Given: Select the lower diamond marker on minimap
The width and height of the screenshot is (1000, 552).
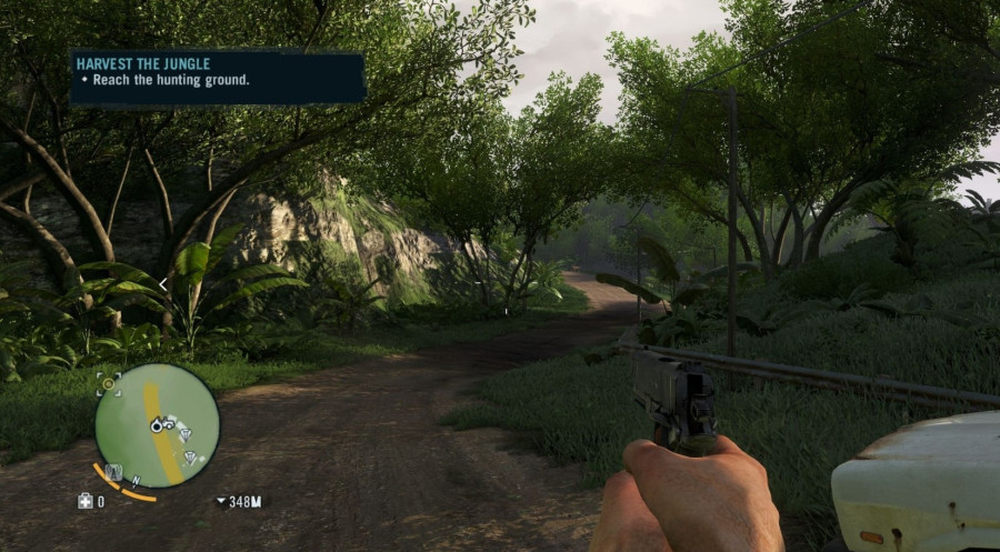Looking at the screenshot, I should (x=189, y=458).
